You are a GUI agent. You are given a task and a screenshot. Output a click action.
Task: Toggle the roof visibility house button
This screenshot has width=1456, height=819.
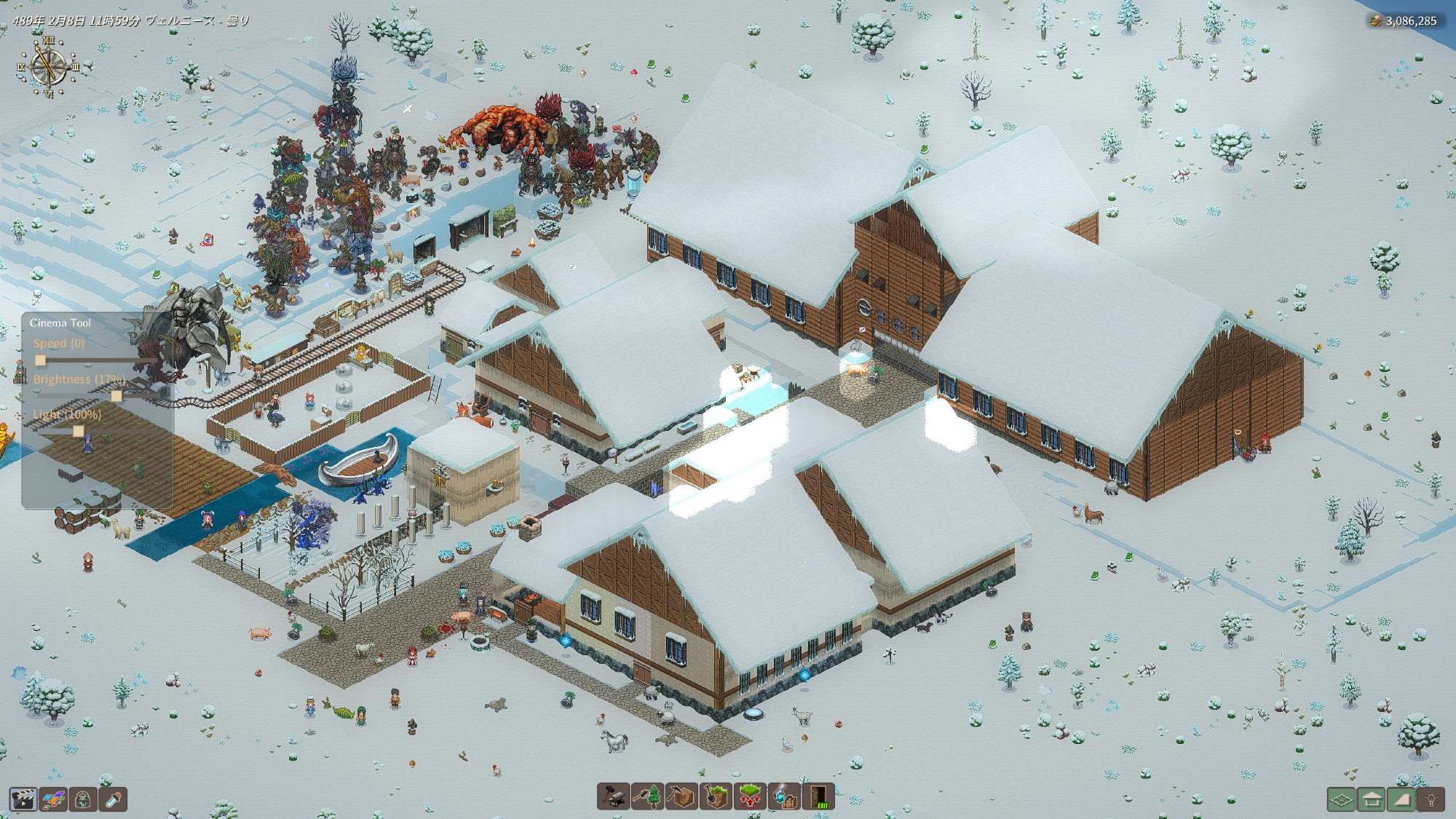[x=1372, y=800]
